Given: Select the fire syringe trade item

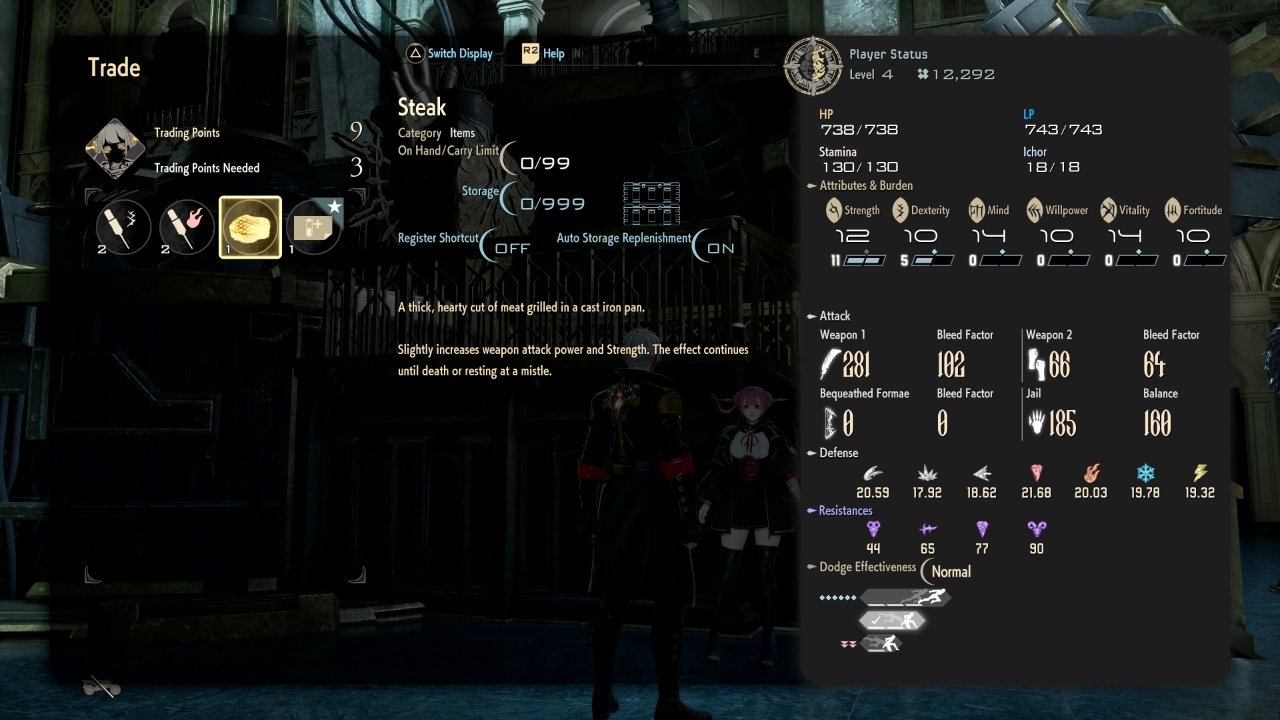Looking at the screenshot, I should 187,227.
